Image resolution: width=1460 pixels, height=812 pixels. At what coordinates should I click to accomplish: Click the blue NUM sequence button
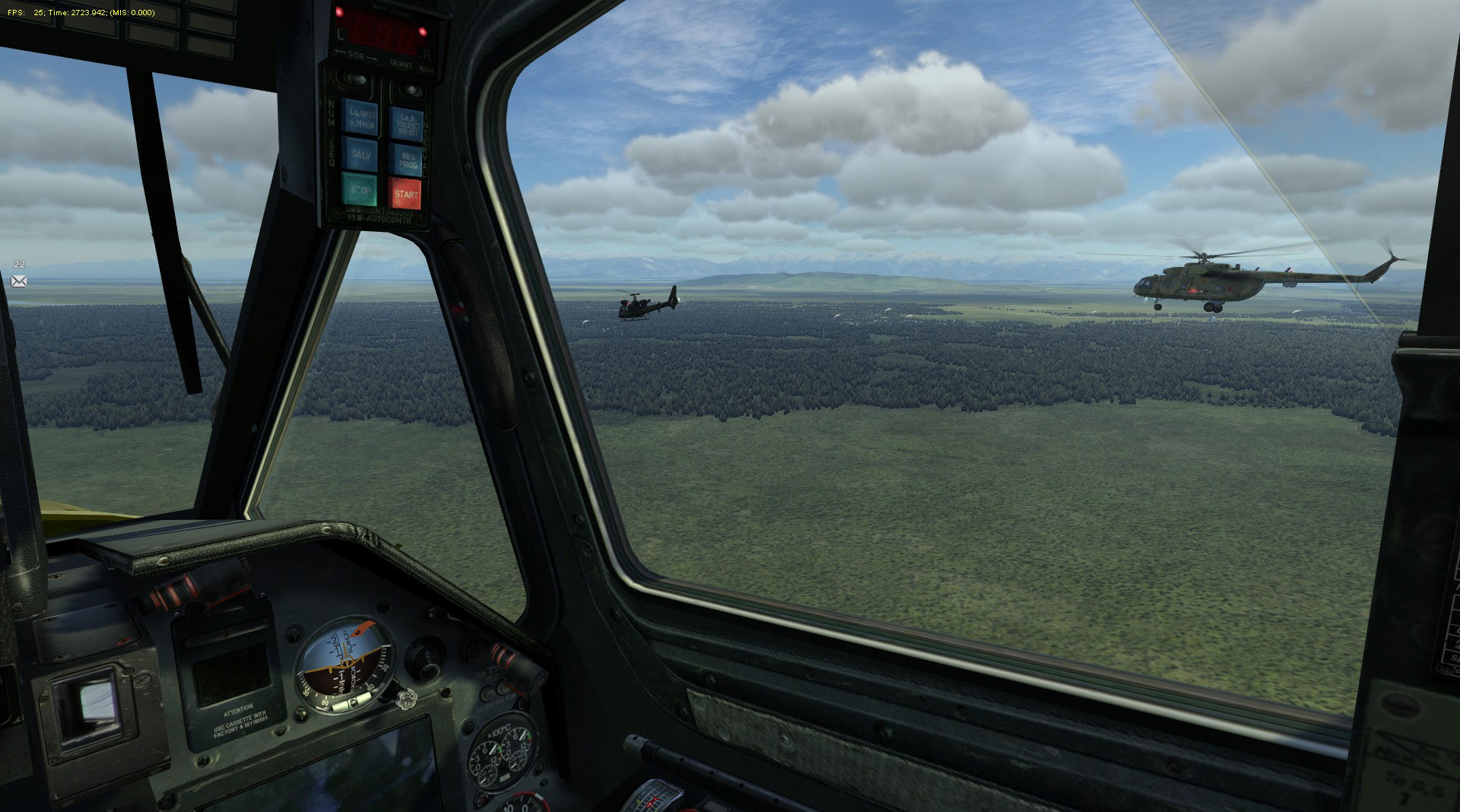pos(357,118)
